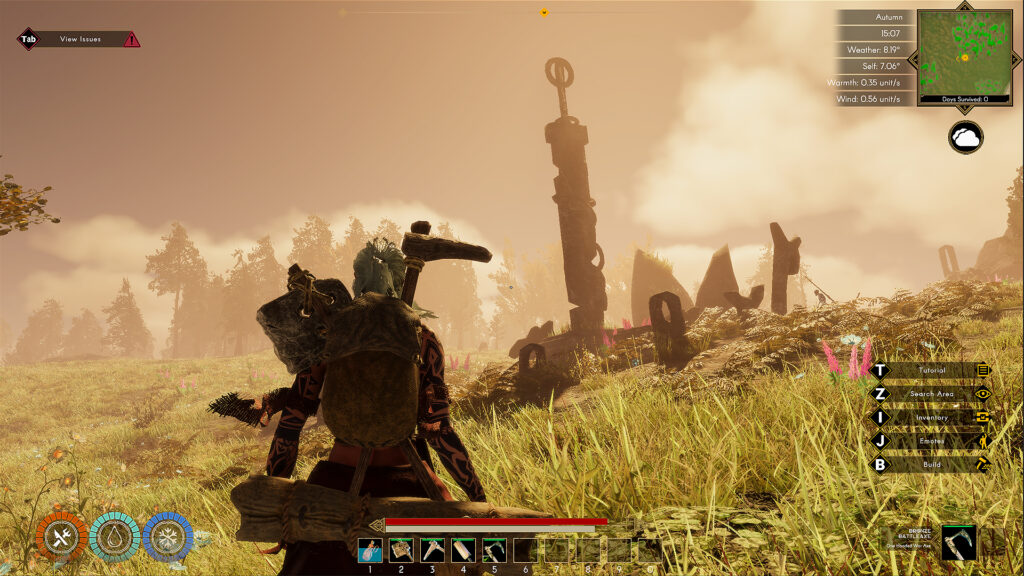Select the item in hotbar slot 2
Screen dimensions: 1024x576
point(401,550)
